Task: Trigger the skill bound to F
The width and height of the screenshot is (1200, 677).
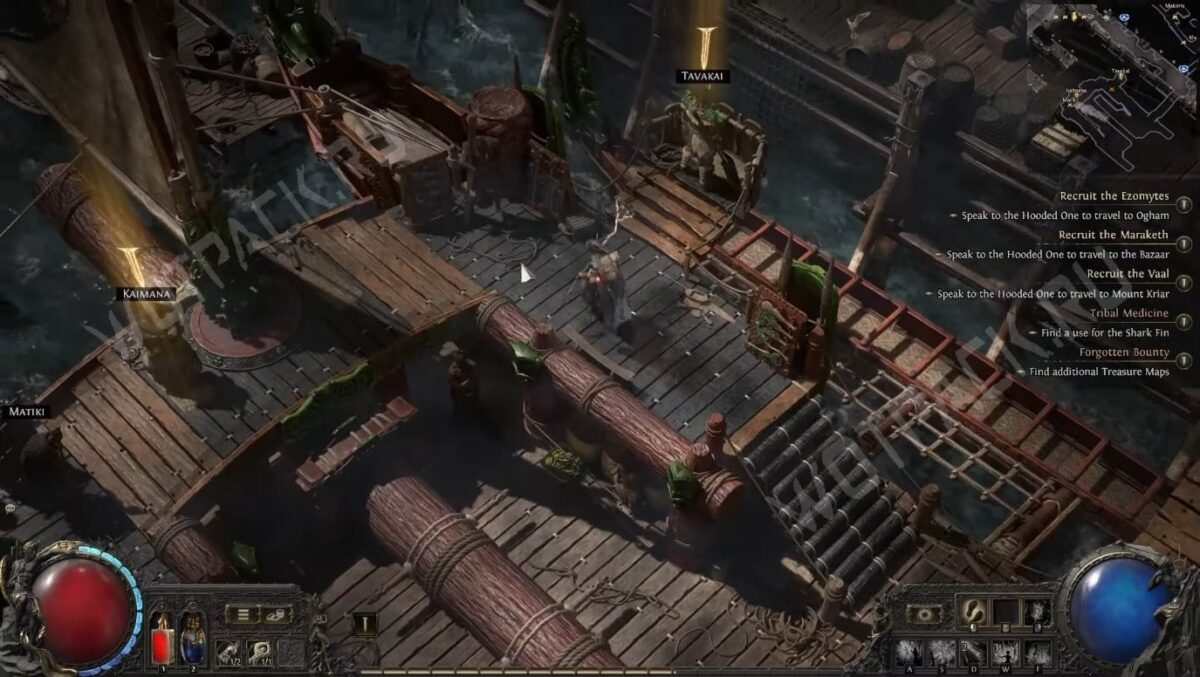Action: (x=1038, y=652)
